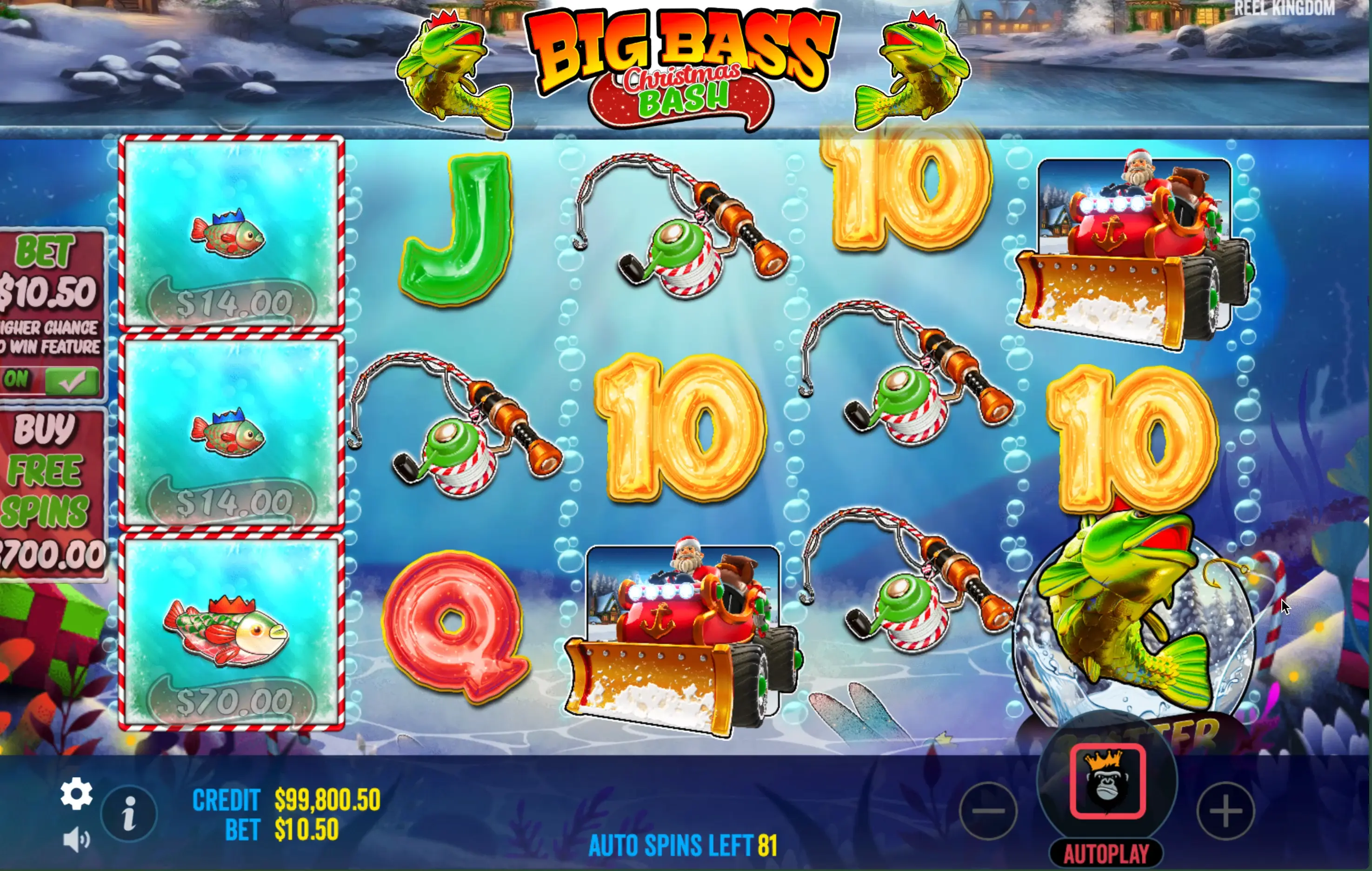Mute the sound with the speaker icon
This screenshot has width=1372, height=871.
[76, 840]
